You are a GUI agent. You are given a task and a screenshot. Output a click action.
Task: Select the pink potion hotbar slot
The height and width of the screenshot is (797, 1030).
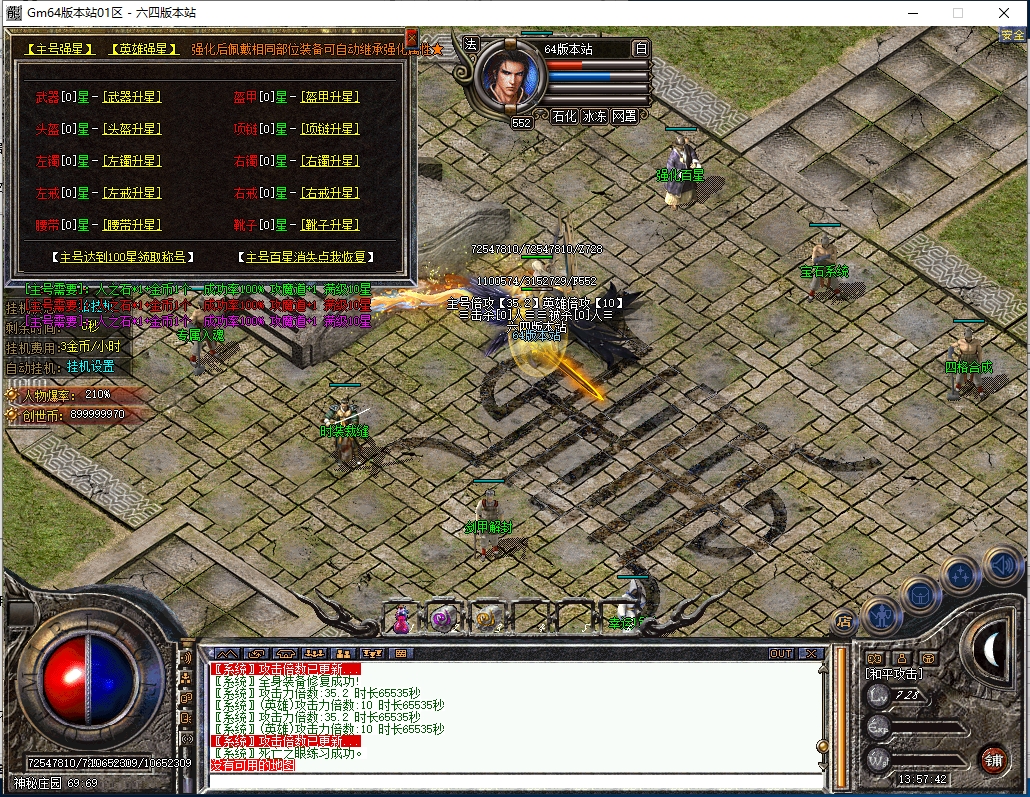401,619
